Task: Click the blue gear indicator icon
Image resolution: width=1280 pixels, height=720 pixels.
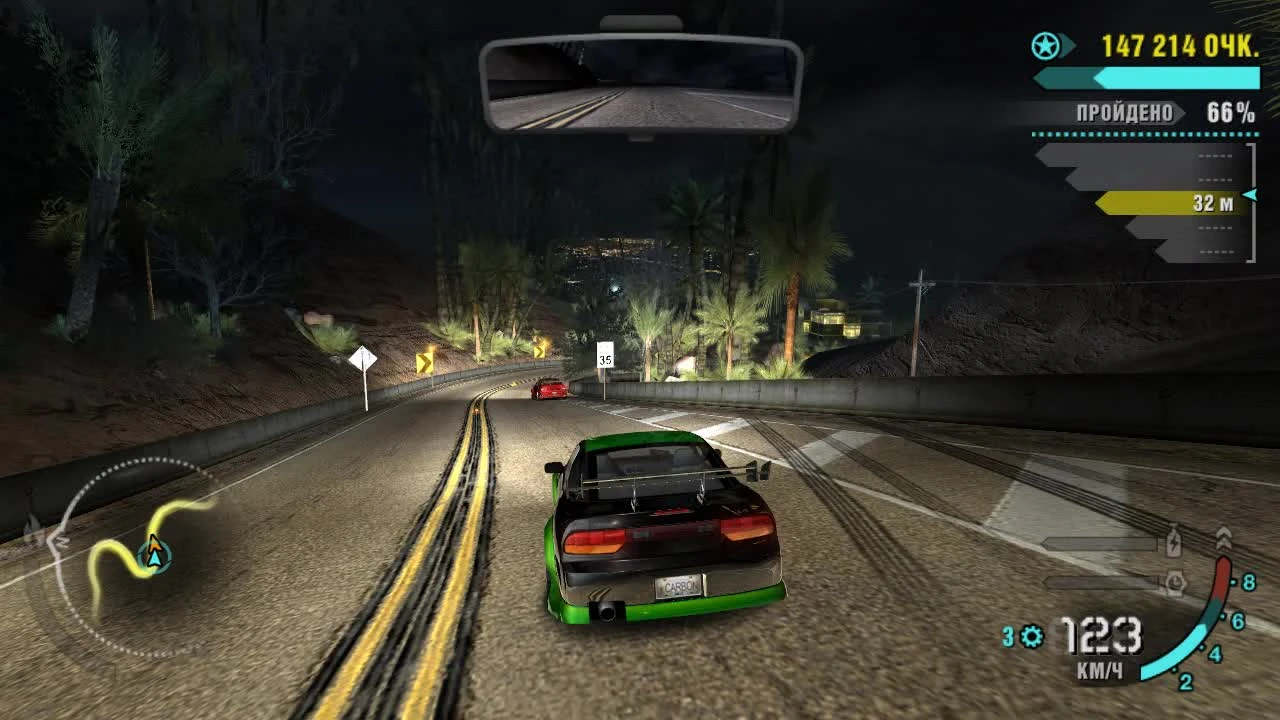Action: tap(1032, 635)
